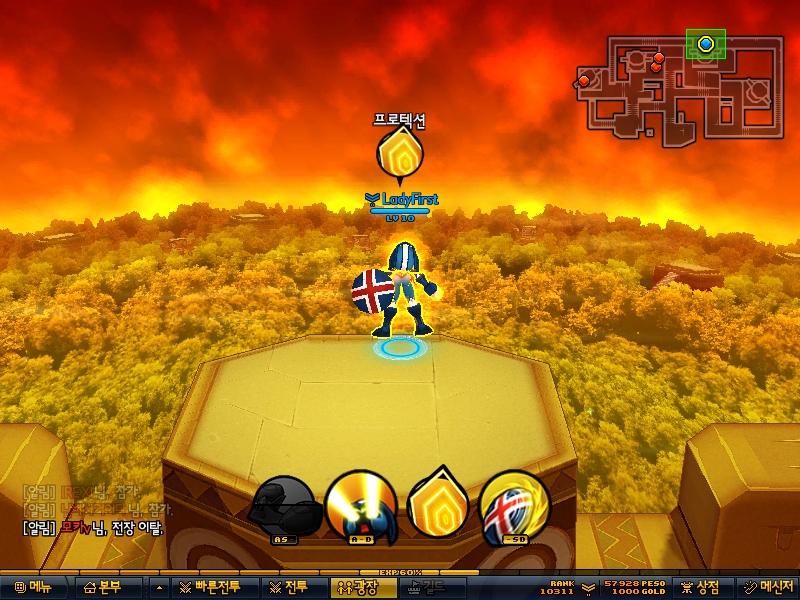This screenshot has height=600, width=800.
Task: Open the 전투 battle screen
Action: [x=288, y=587]
